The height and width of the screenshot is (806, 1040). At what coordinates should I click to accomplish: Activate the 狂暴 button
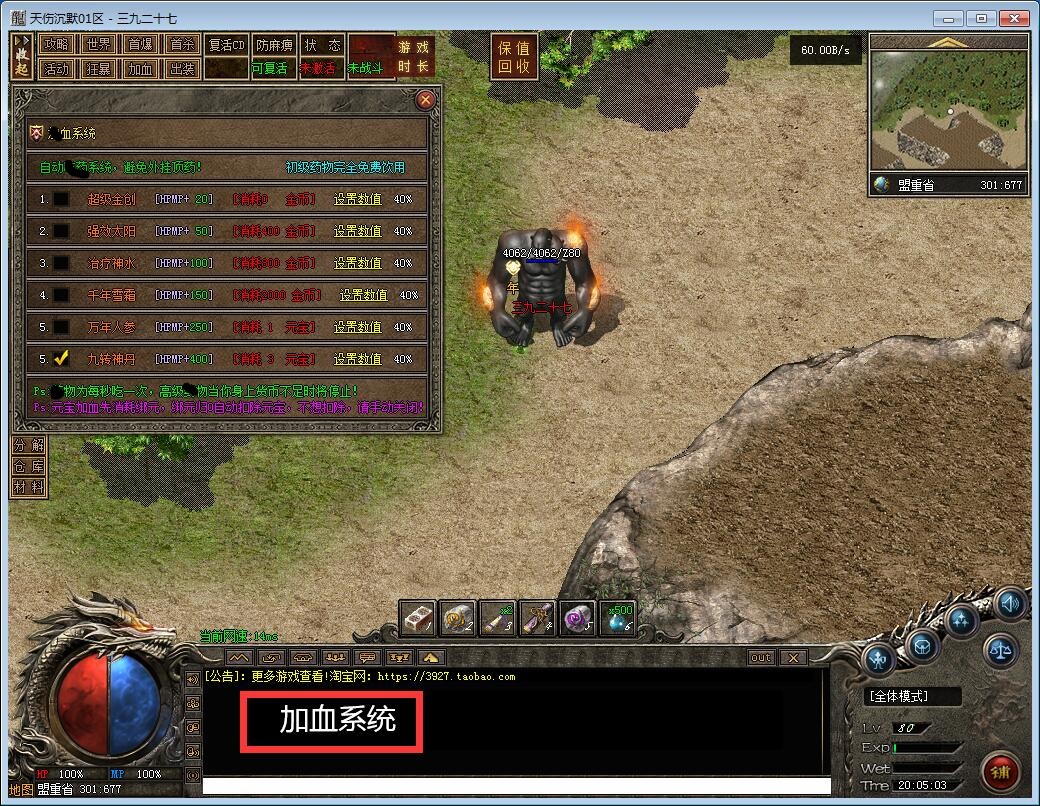98,69
